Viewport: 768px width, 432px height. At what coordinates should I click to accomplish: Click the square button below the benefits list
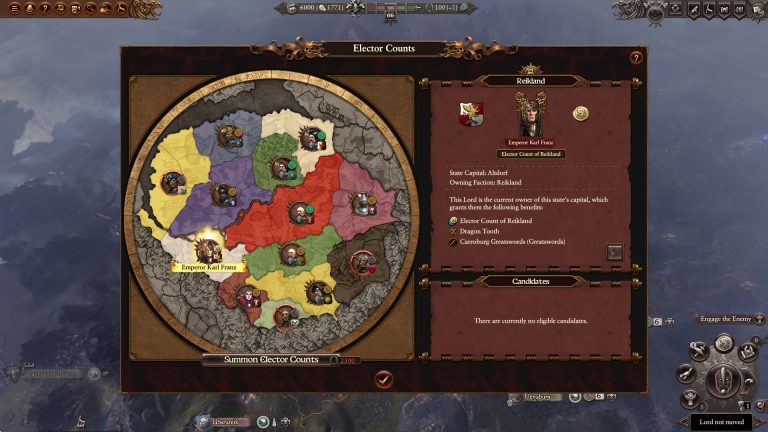click(x=615, y=252)
